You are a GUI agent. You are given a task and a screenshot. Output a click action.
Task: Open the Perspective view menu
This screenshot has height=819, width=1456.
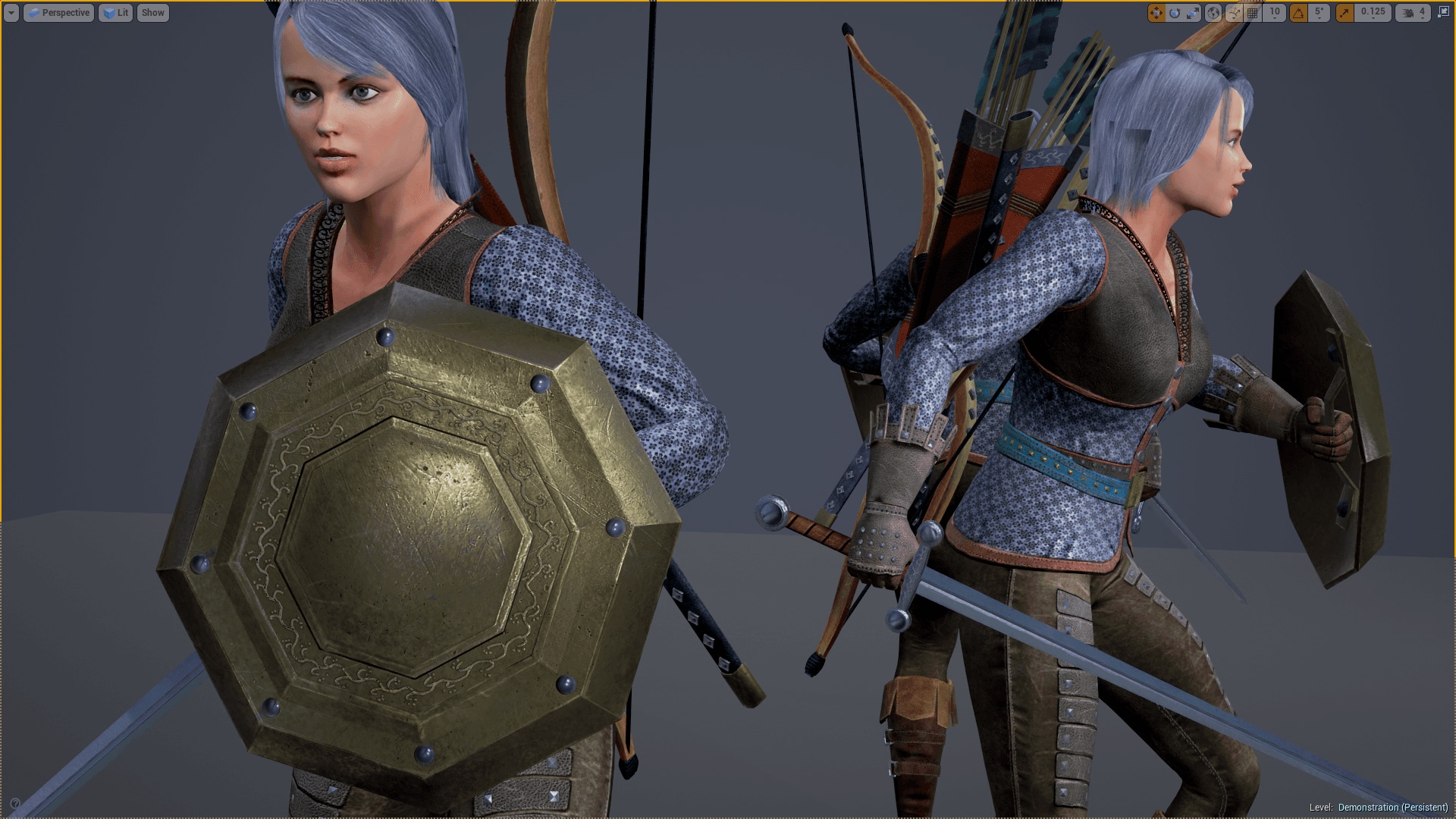tap(59, 12)
